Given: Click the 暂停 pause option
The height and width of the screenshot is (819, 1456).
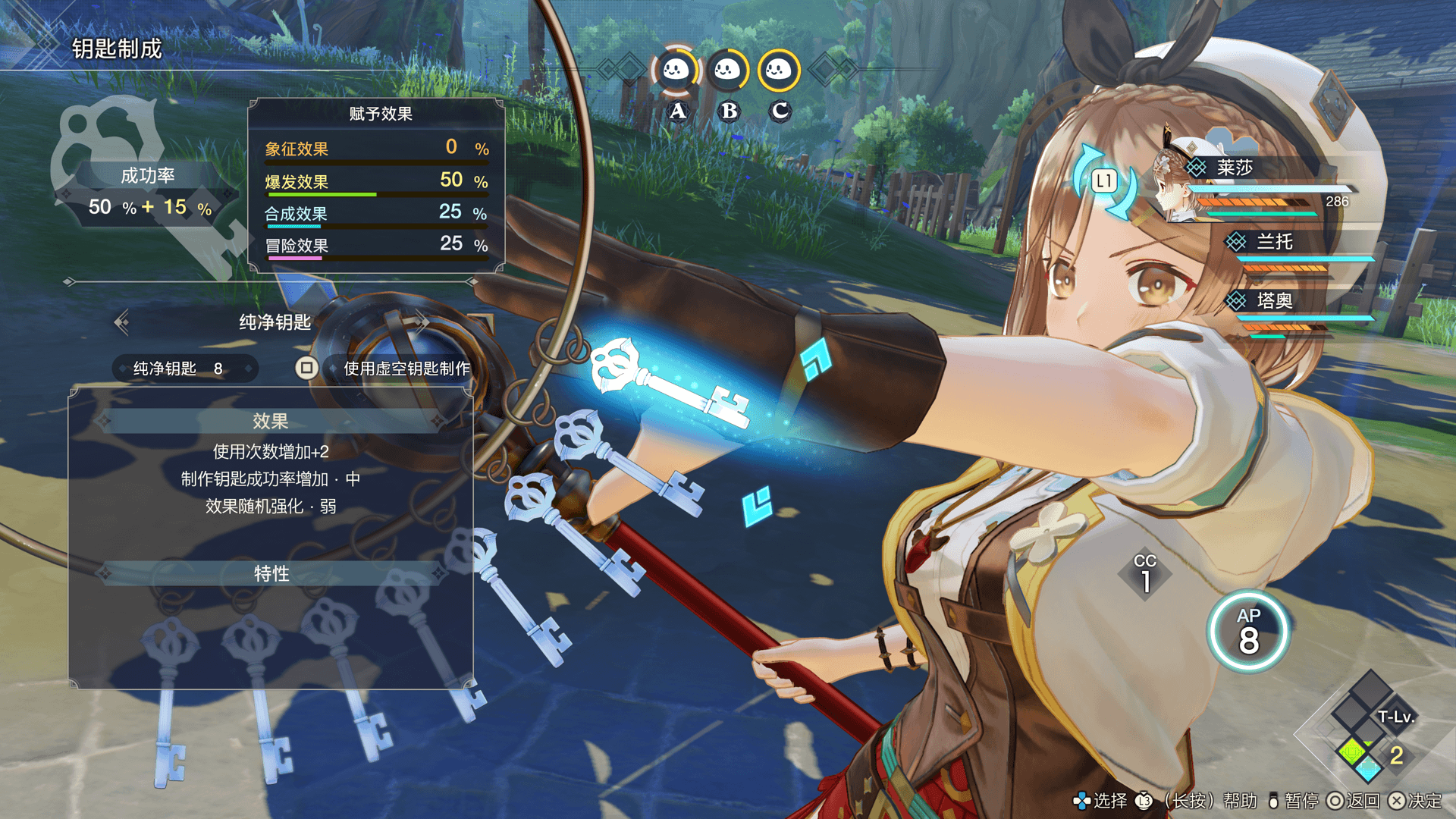Looking at the screenshot, I should click(1294, 801).
